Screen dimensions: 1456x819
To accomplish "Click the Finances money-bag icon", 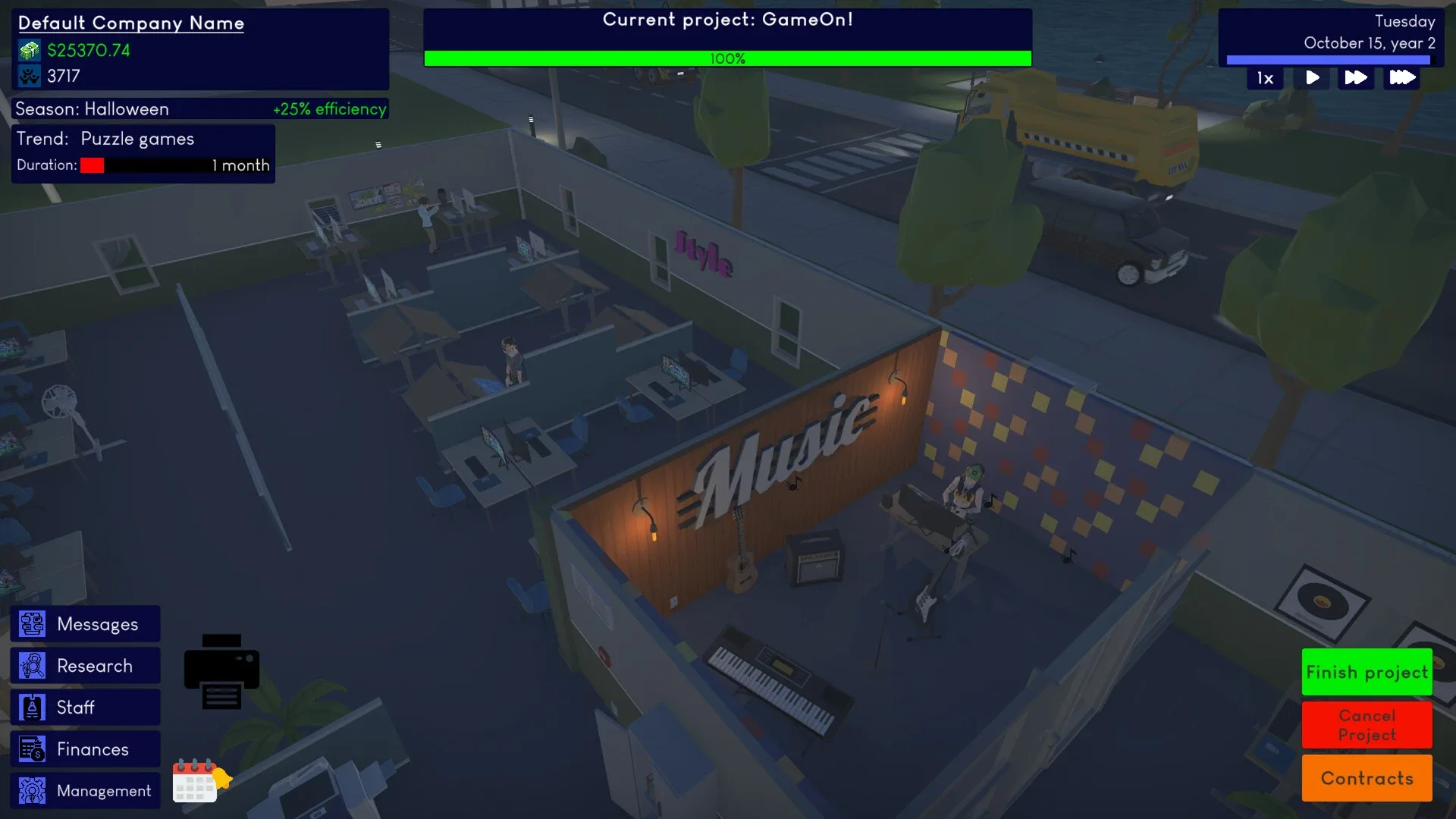I will point(31,748).
